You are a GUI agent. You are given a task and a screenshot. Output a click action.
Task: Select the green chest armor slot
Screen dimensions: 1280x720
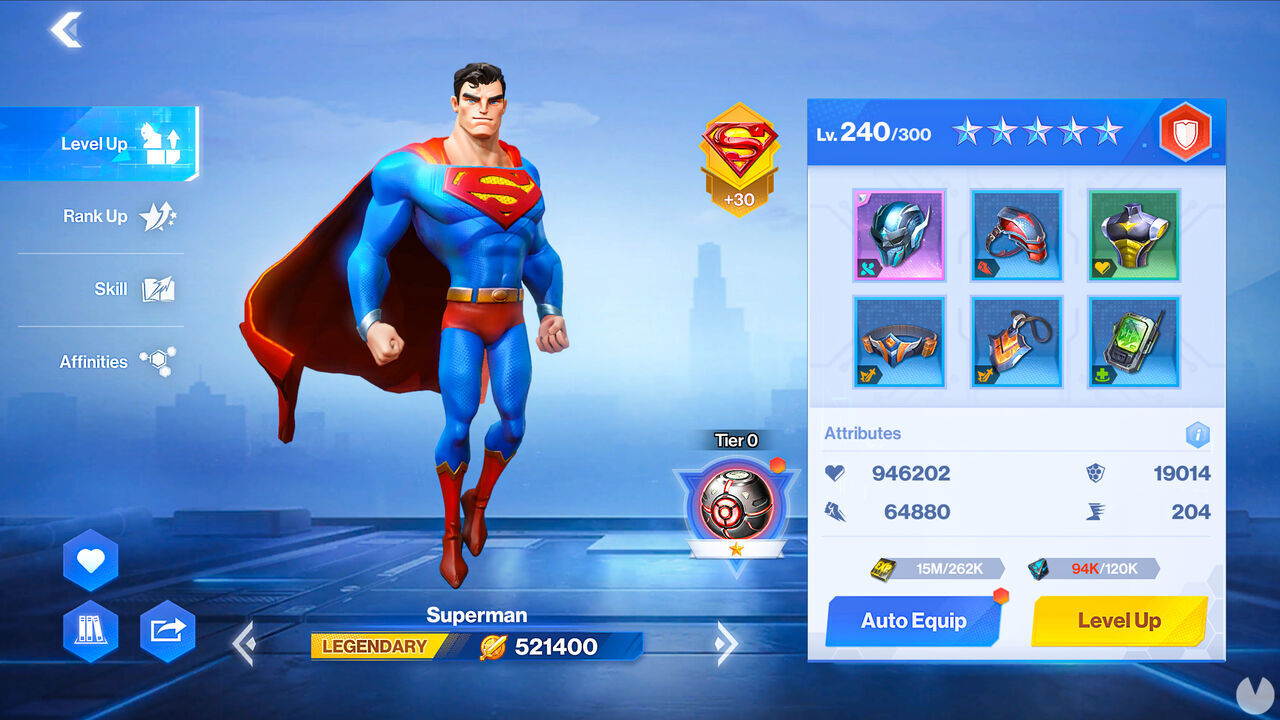click(x=1134, y=235)
